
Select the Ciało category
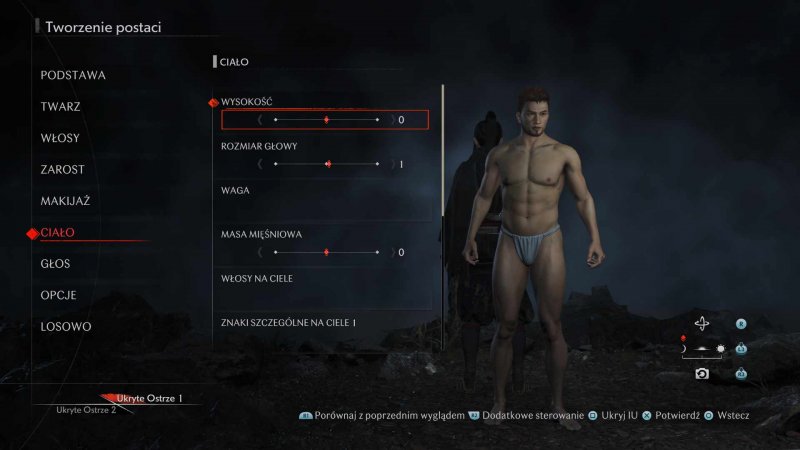coord(57,233)
